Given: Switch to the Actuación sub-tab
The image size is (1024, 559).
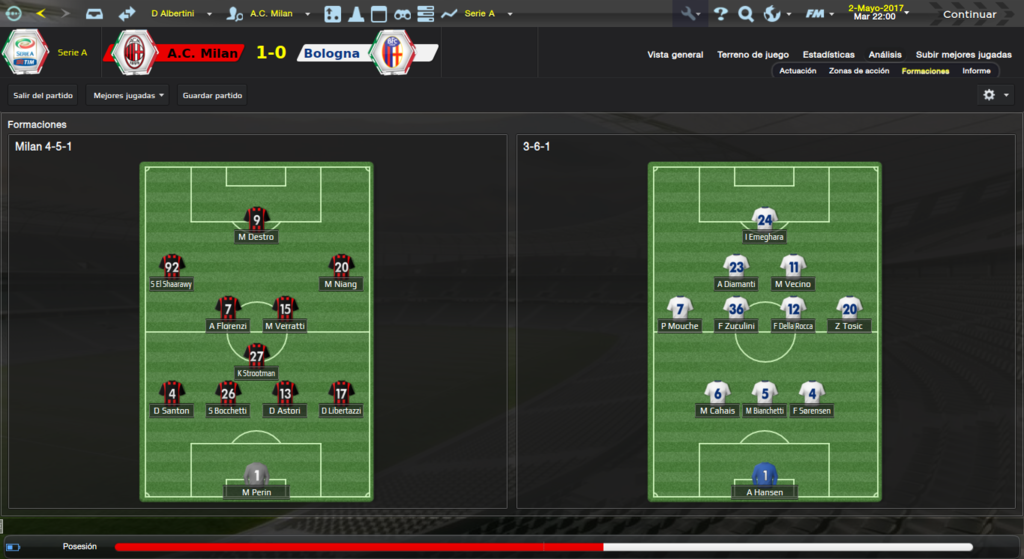Looking at the screenshot, I should [798, 71].
